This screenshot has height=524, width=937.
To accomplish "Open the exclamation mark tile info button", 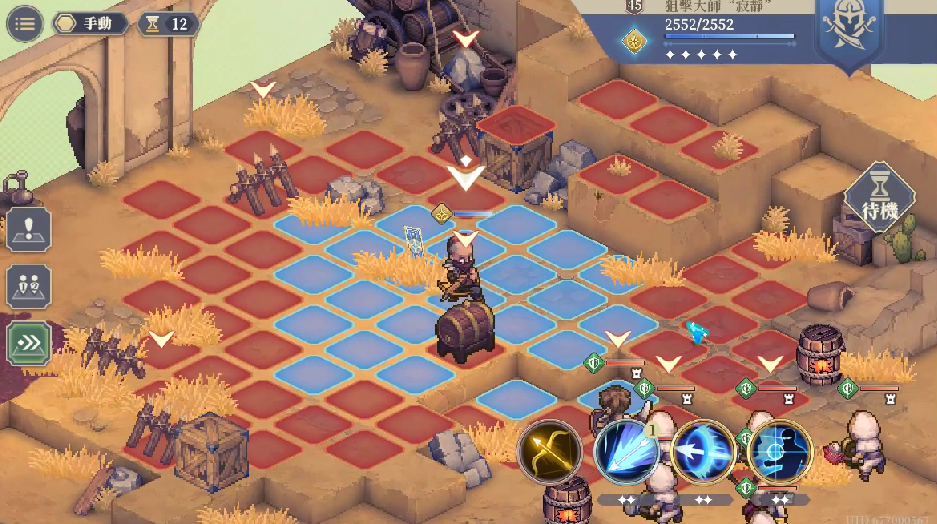I will point(29,229).
